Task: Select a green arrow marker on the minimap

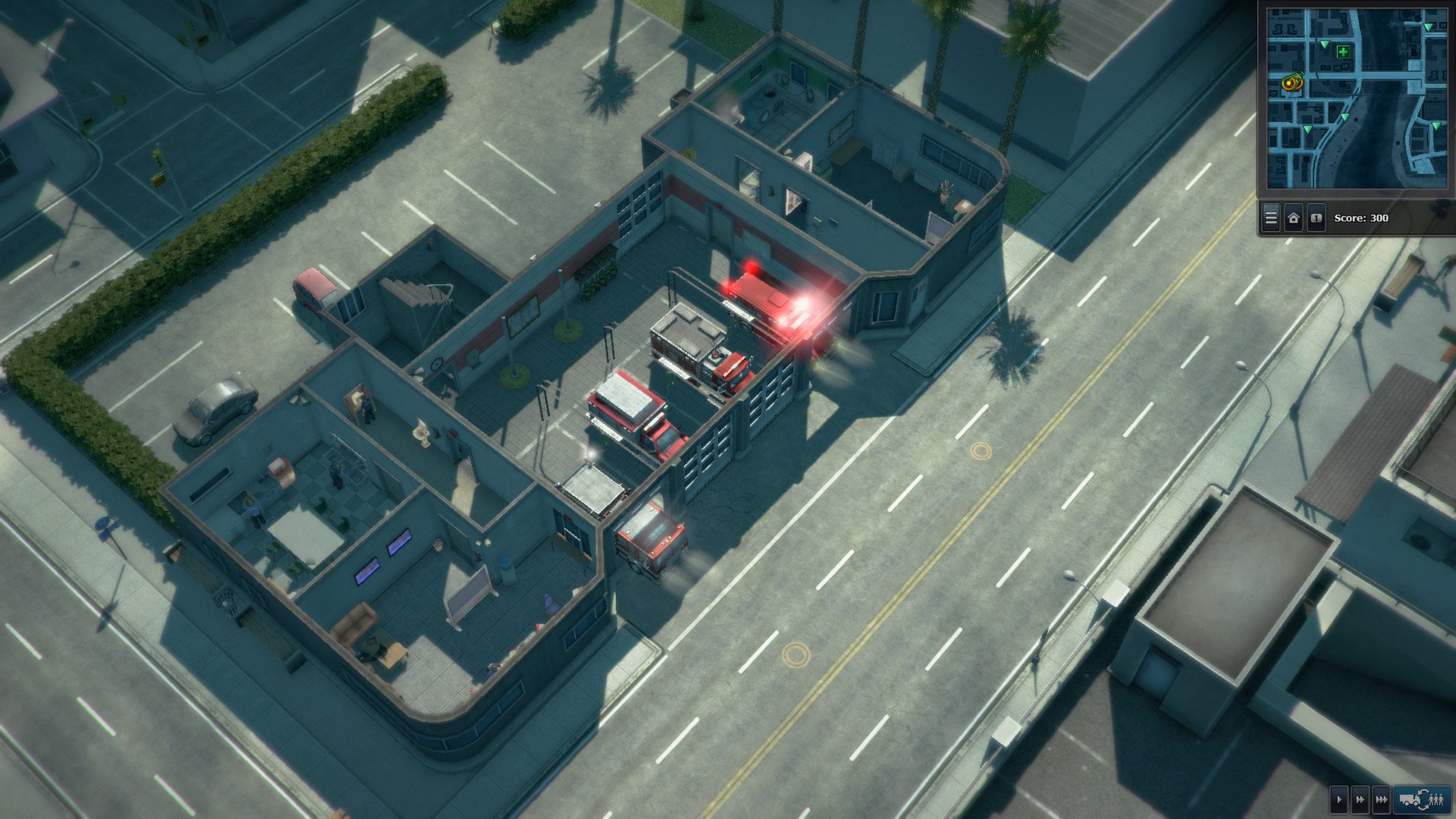Action: click(1325, 44)
